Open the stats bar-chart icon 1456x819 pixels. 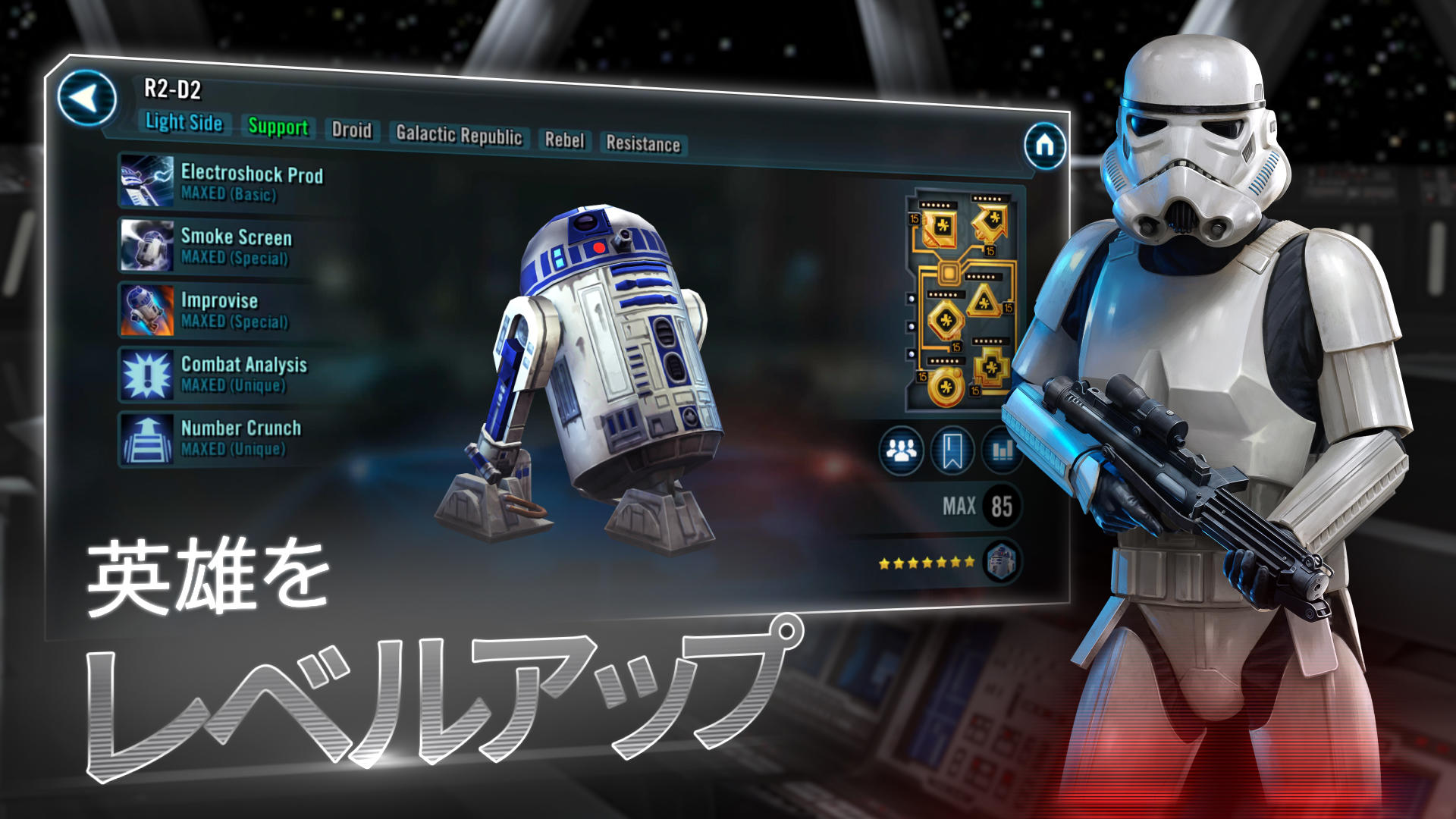click(1003, 448)
